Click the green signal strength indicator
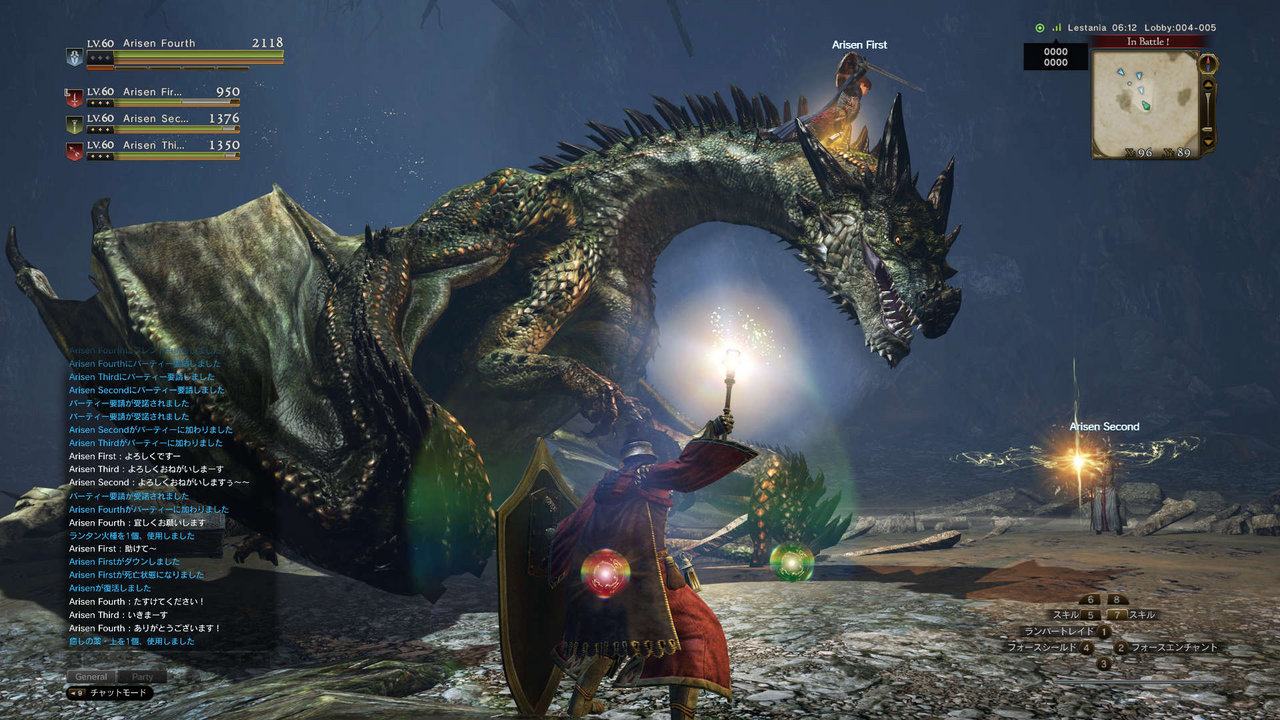The image size is (1280, 720). [x=1056, y=27]
